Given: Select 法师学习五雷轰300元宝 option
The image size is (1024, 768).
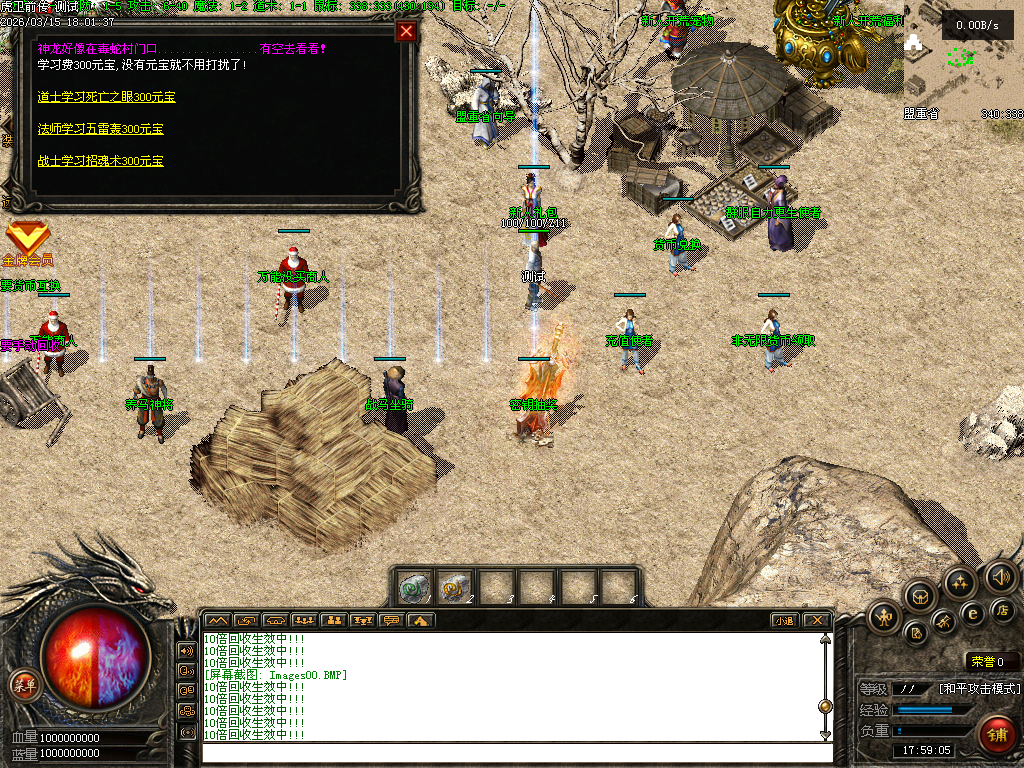Looking at the screenshot, I should pos(100,129).
